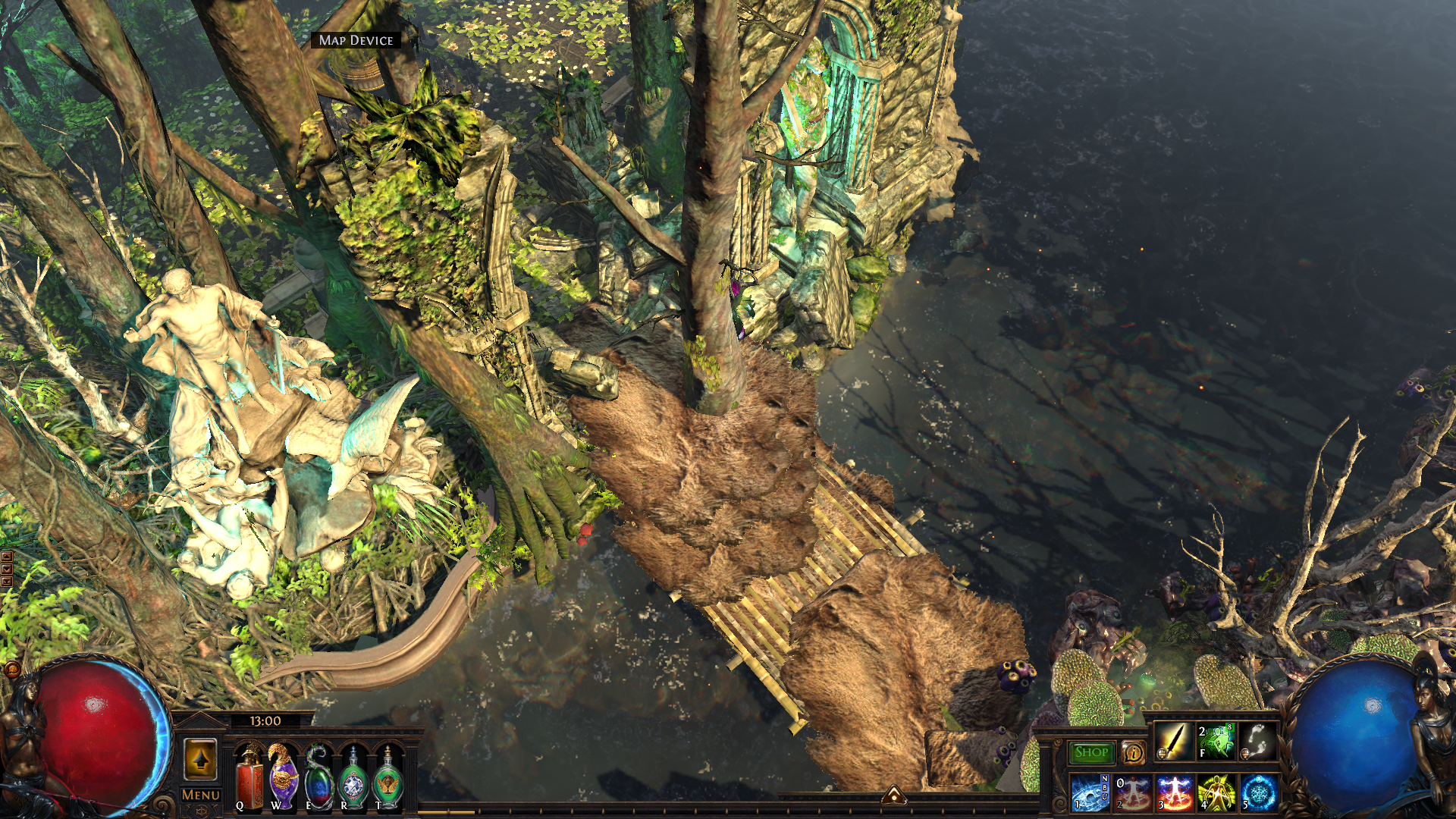Activate the green running figures skill

1216,742
